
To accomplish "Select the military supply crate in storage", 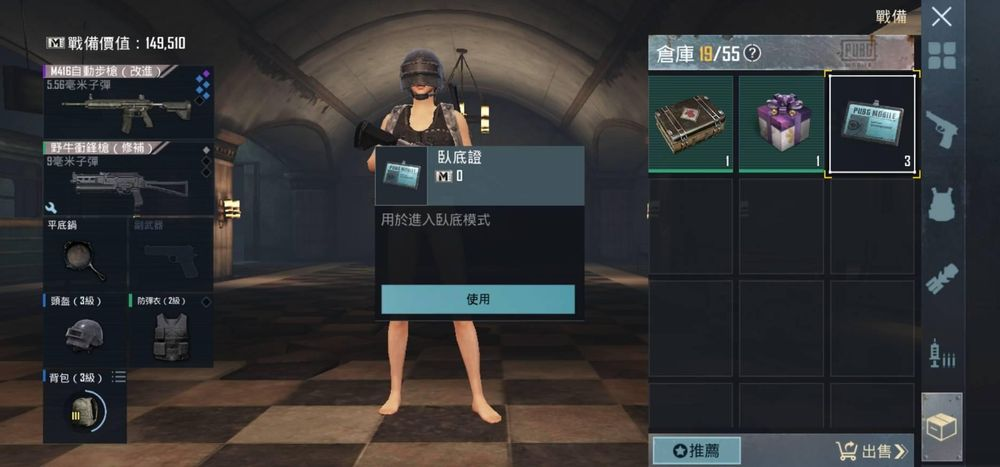I will 692,122.
